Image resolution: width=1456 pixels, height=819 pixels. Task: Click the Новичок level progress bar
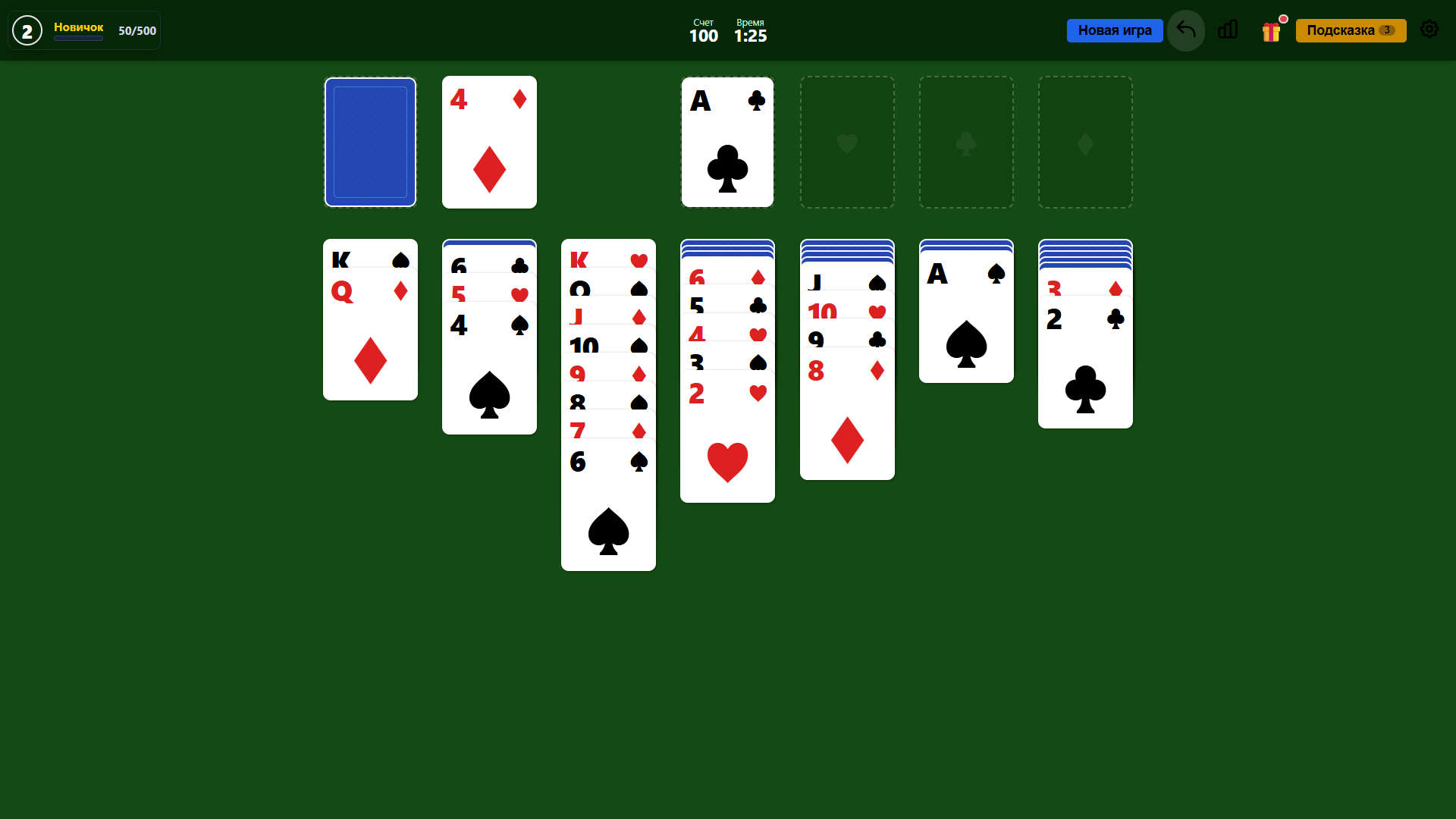click(x=78, y=38)
